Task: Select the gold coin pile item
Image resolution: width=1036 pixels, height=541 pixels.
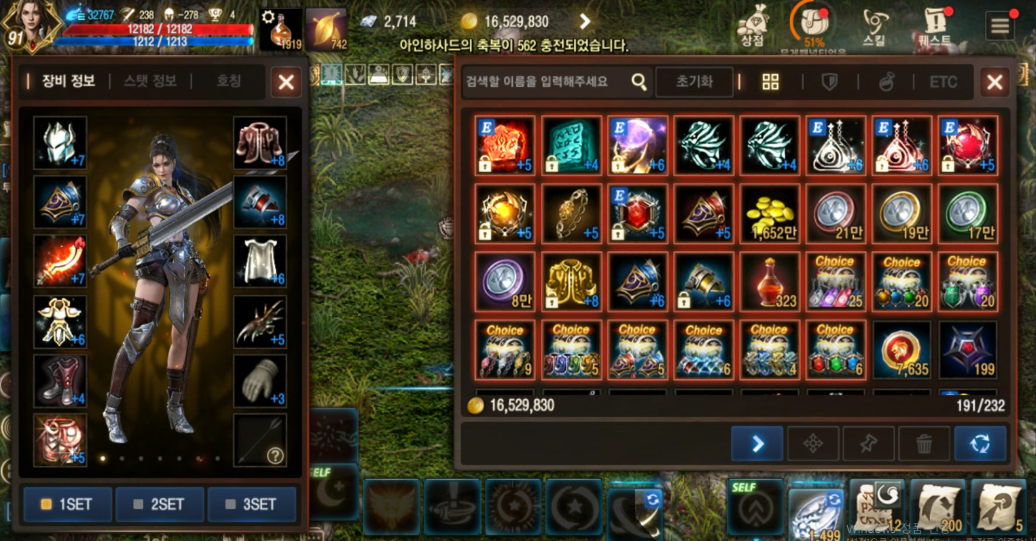Action: [x=770, y=213]
